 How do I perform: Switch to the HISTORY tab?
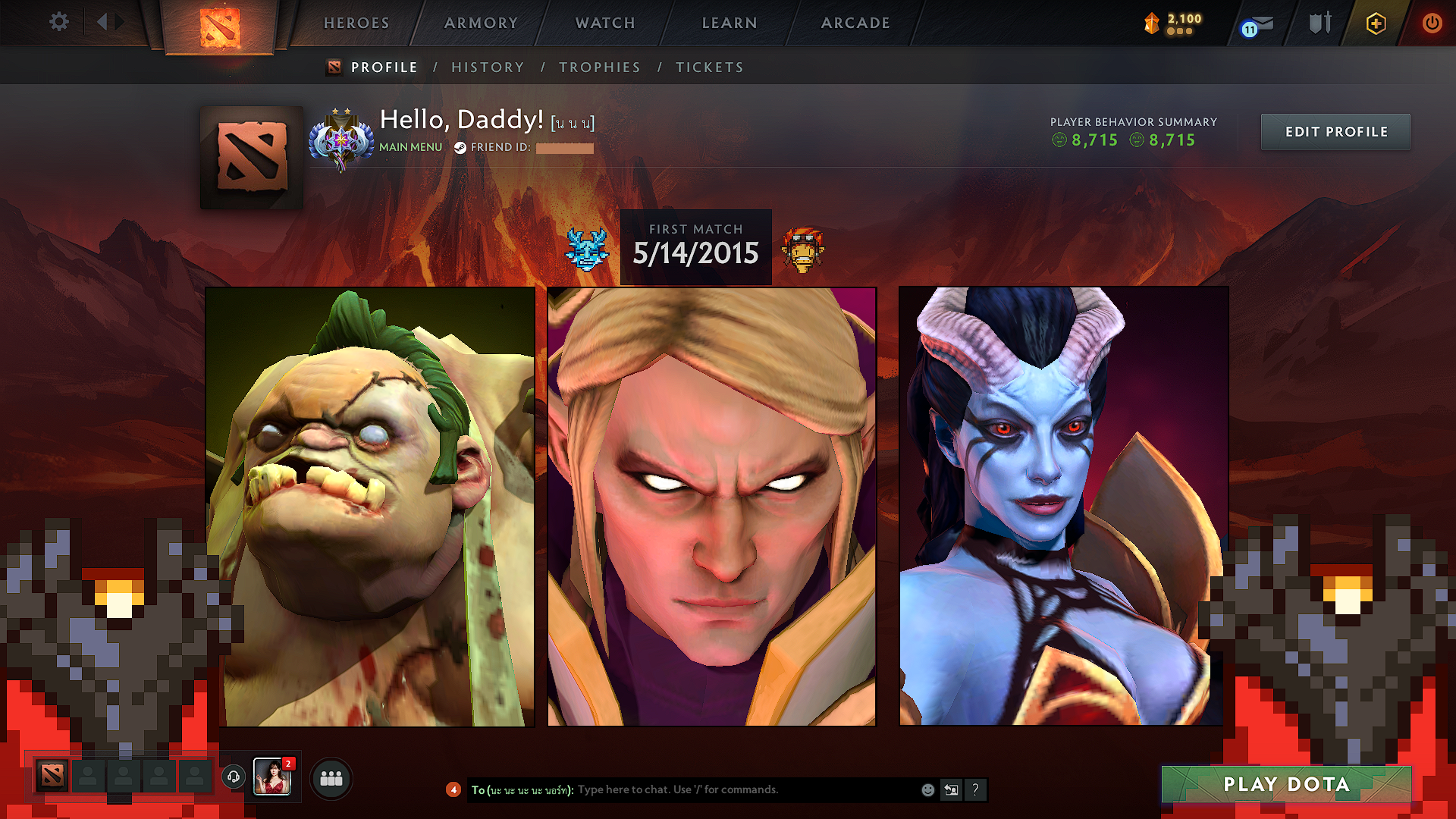click(488, 67)
